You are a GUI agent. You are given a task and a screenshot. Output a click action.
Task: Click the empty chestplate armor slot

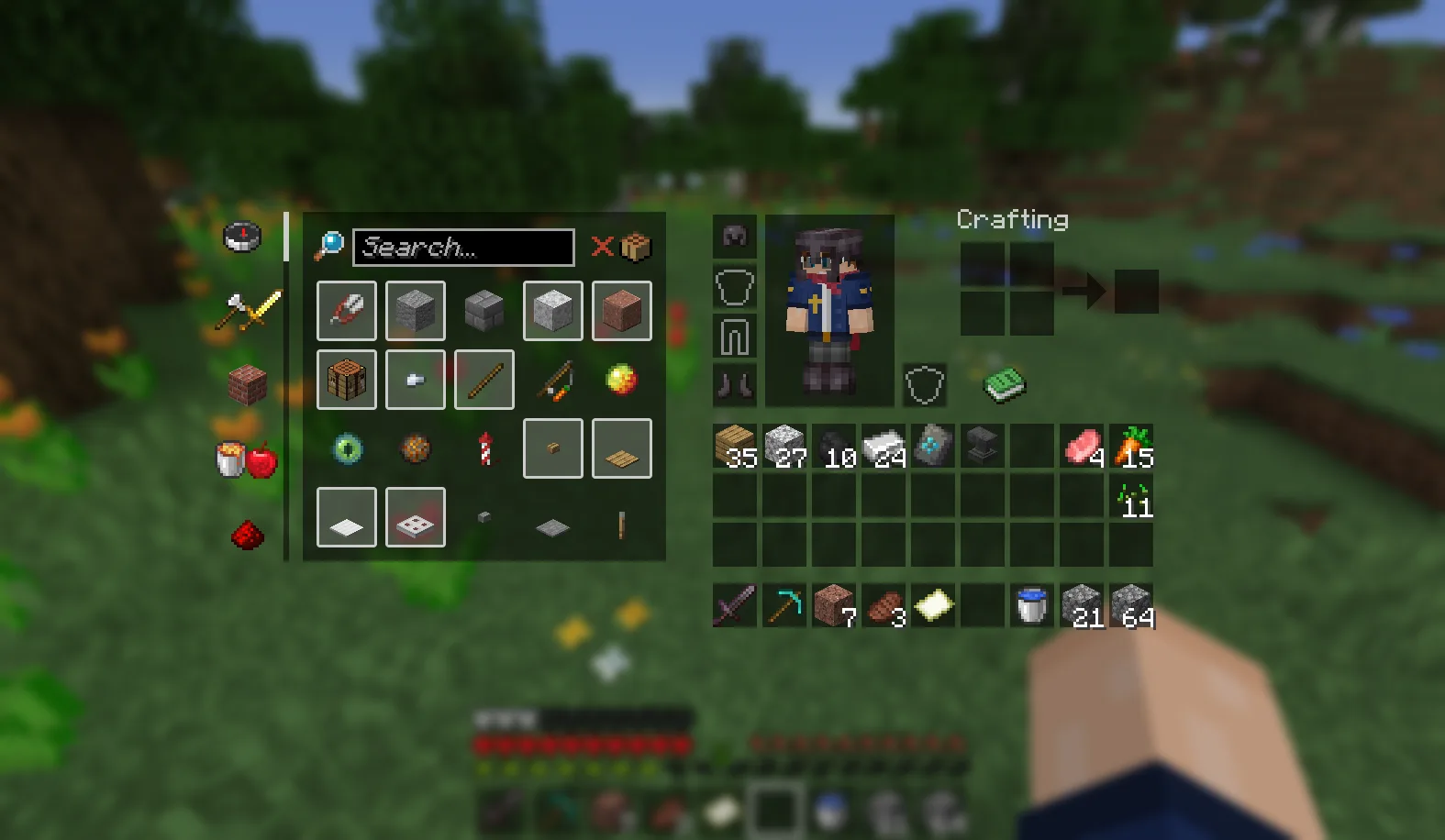pos(732,287)
